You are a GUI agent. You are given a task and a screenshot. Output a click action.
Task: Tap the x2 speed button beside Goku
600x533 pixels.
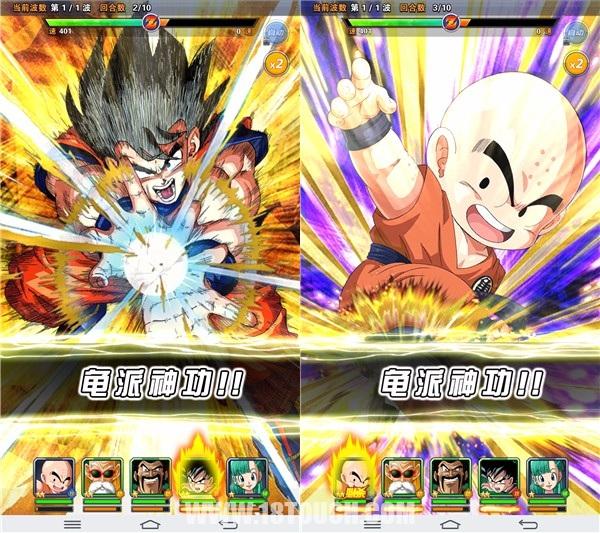pyautogui.click(x=277, y=63)
